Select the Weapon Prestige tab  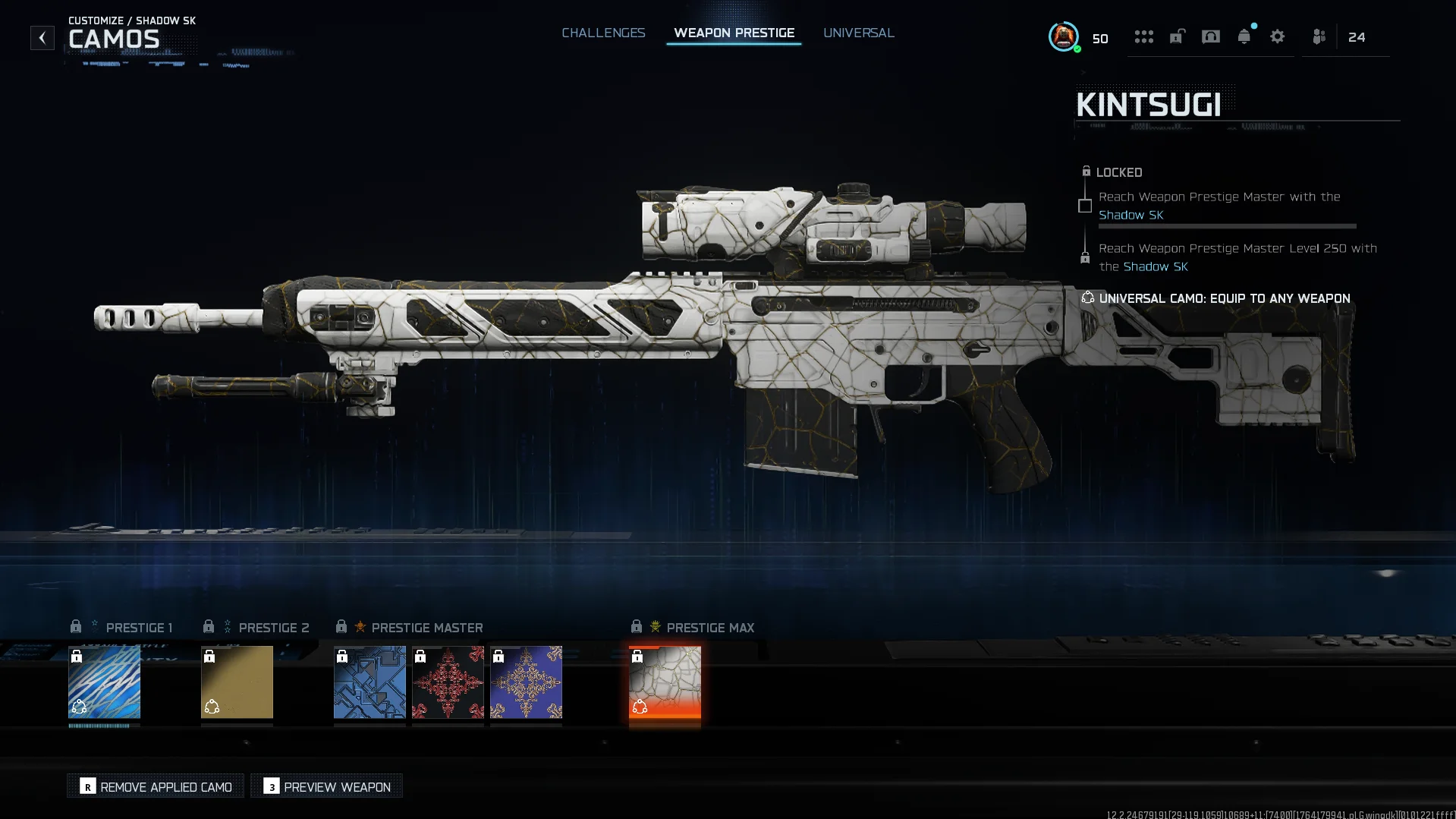(734, 33)
